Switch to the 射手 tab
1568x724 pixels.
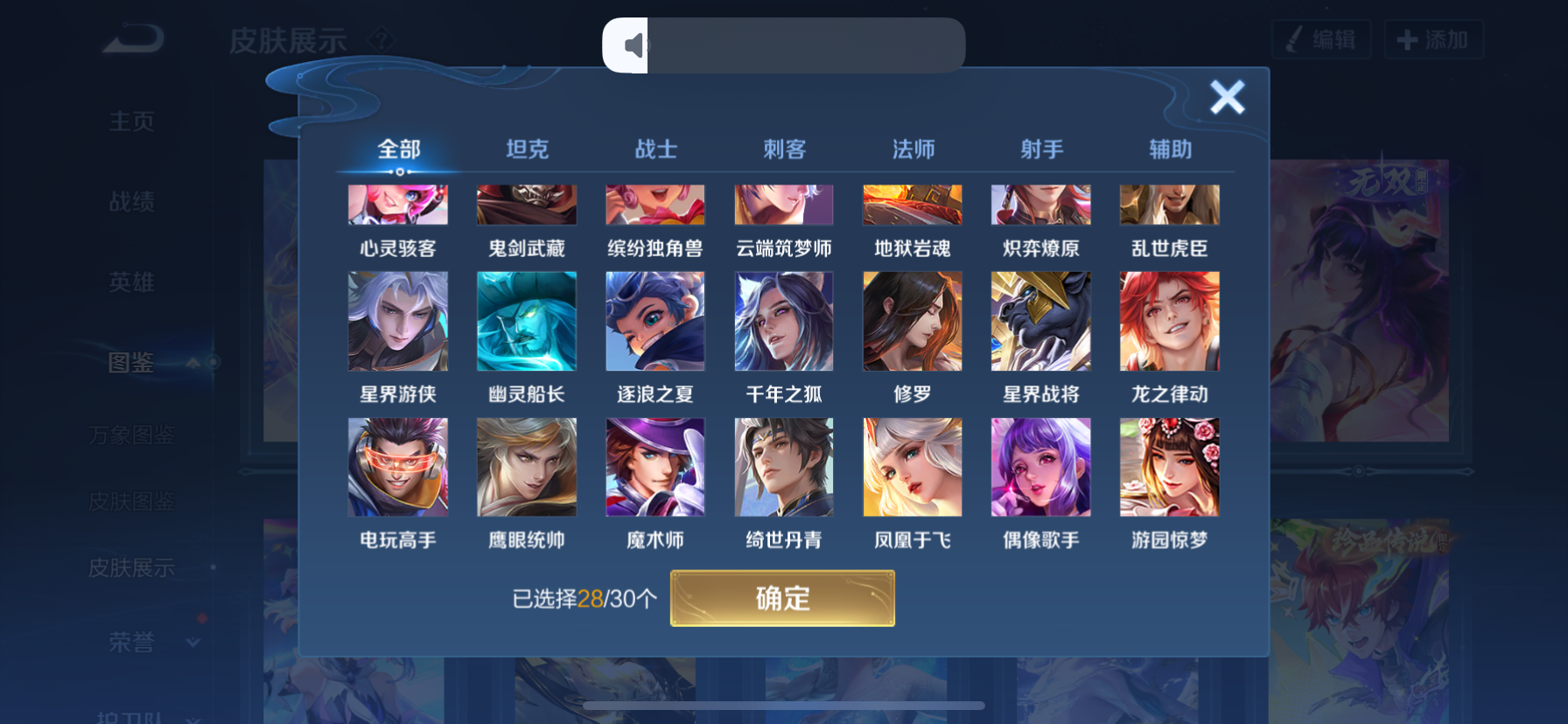pyautogui.click(x=1040, y=149)
